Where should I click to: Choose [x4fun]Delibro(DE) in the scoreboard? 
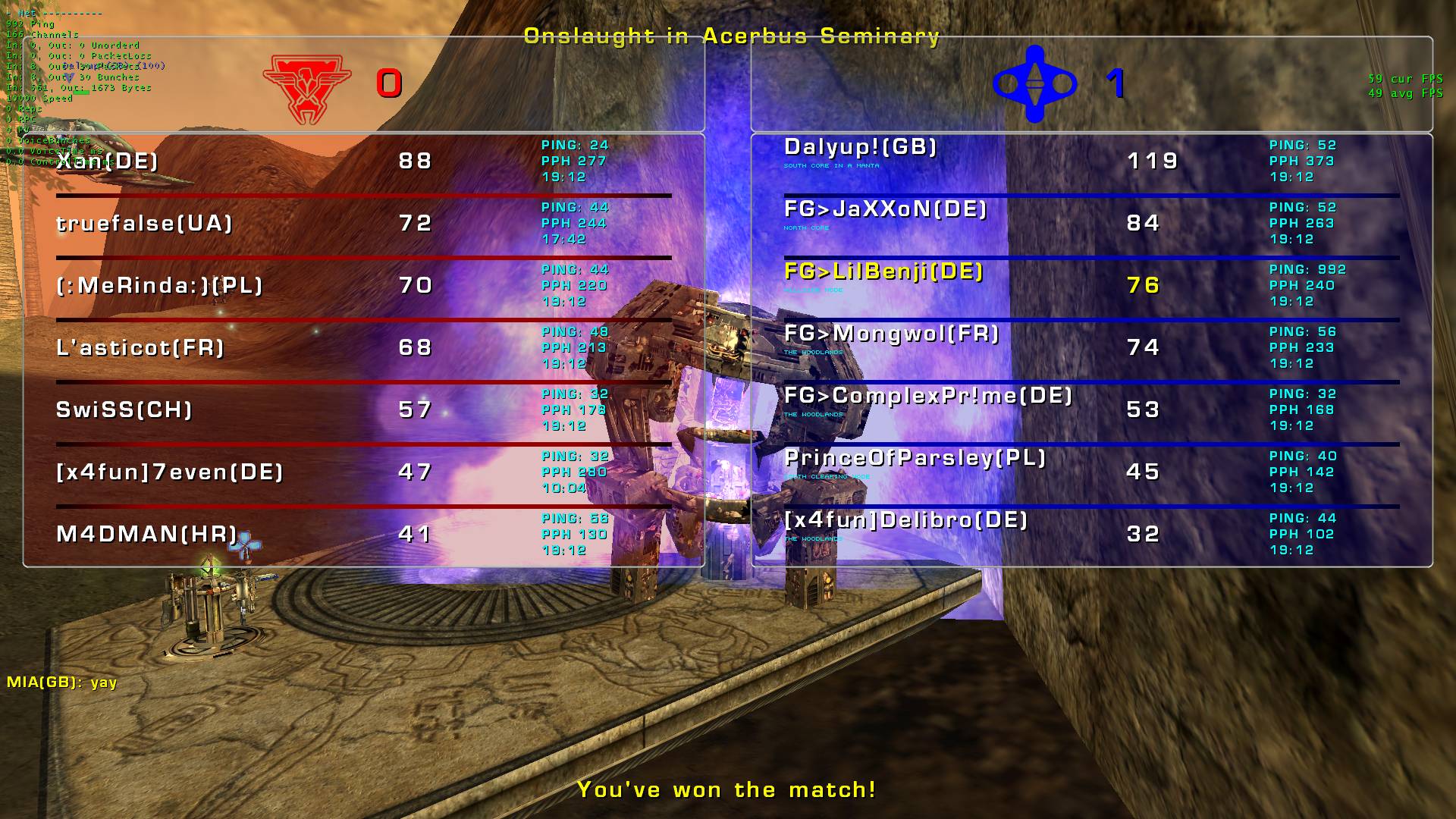[x=906, y=520]
